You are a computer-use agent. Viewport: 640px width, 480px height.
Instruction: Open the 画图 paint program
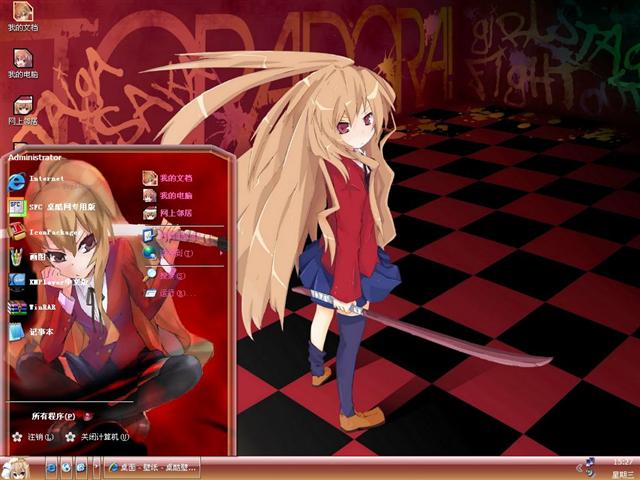coord(40,256)
